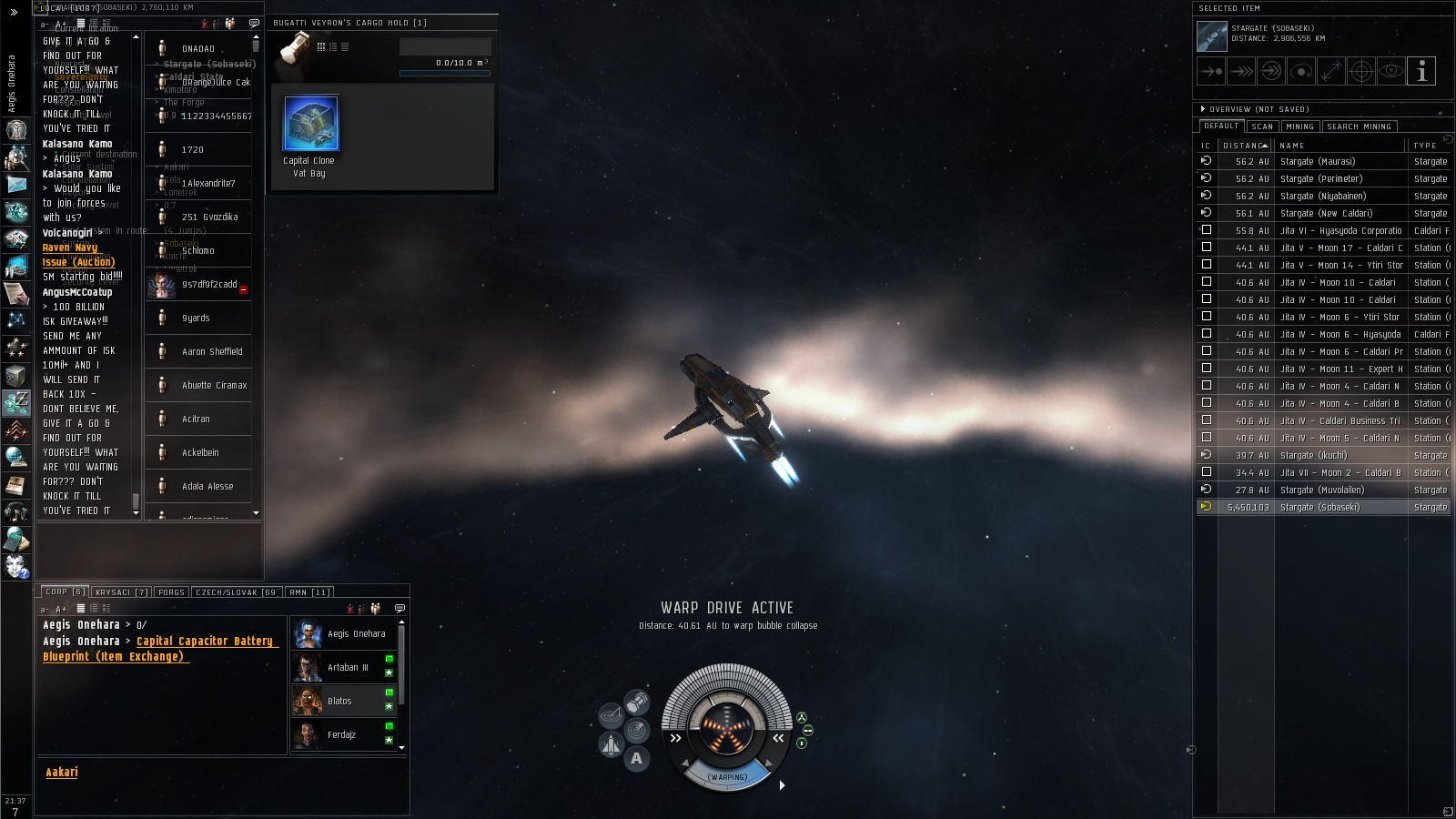Image resolution: width=1456 pixels, height=819 pixels.
Task: Select Blatos in the corp member list
Action: 339,701
